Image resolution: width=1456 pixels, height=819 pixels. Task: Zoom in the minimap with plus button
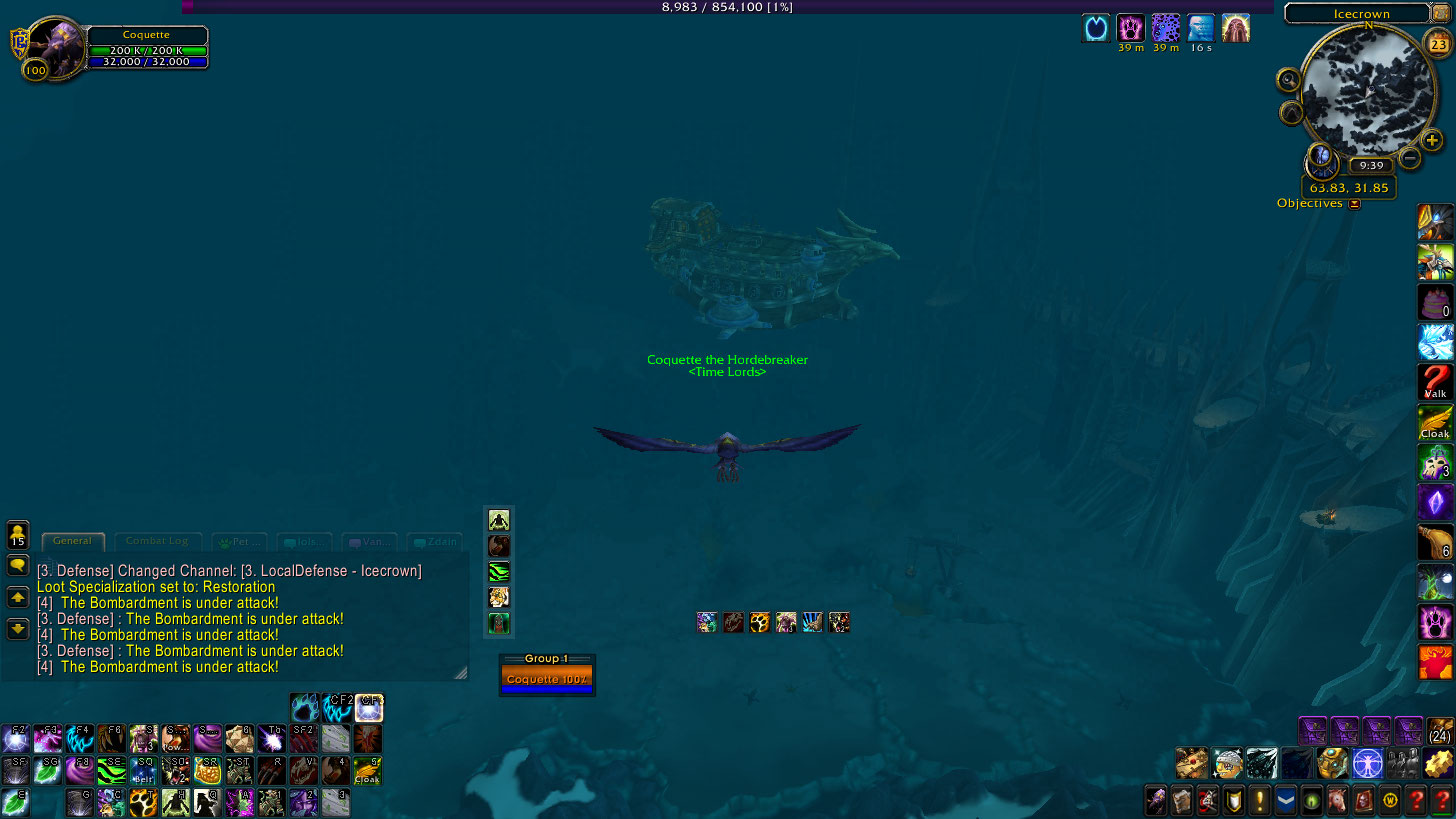[1432, 141]
